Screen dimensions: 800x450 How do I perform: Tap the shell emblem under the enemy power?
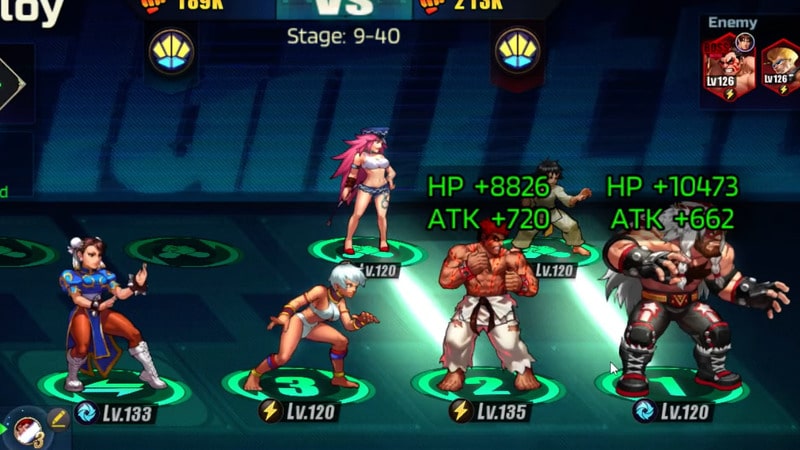pyautogui.click(x=517, y=50)
